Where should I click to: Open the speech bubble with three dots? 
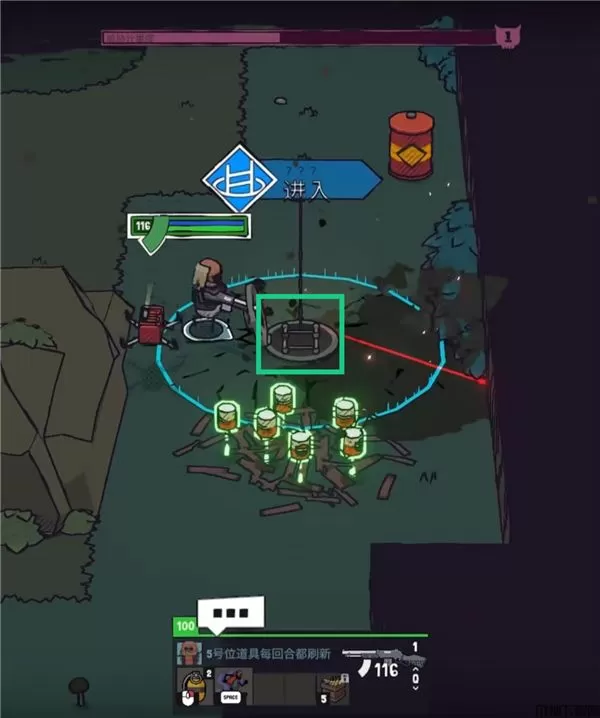235,613
